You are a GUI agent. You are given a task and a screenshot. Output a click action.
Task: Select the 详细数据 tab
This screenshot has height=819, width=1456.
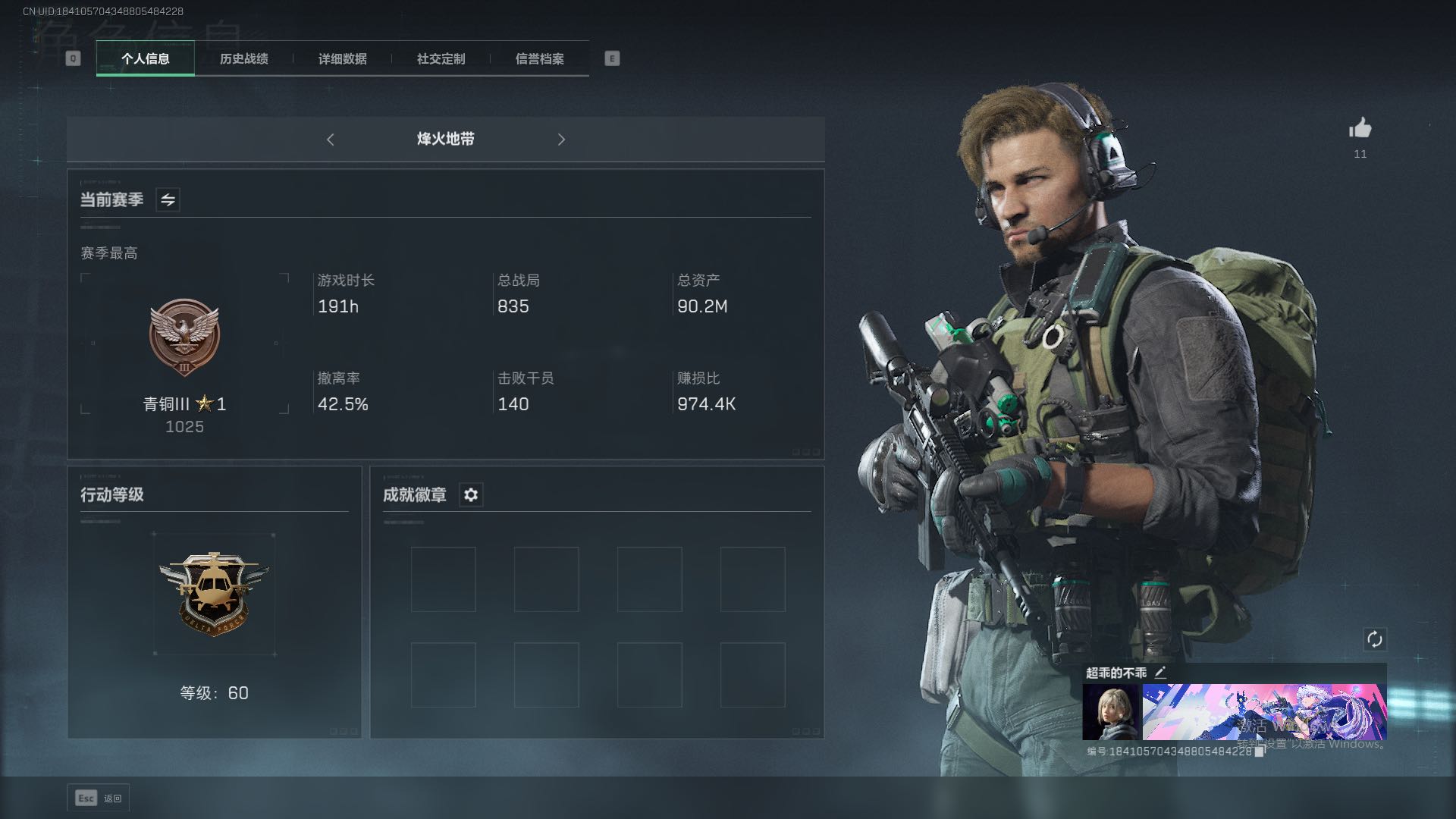(342, 58)
